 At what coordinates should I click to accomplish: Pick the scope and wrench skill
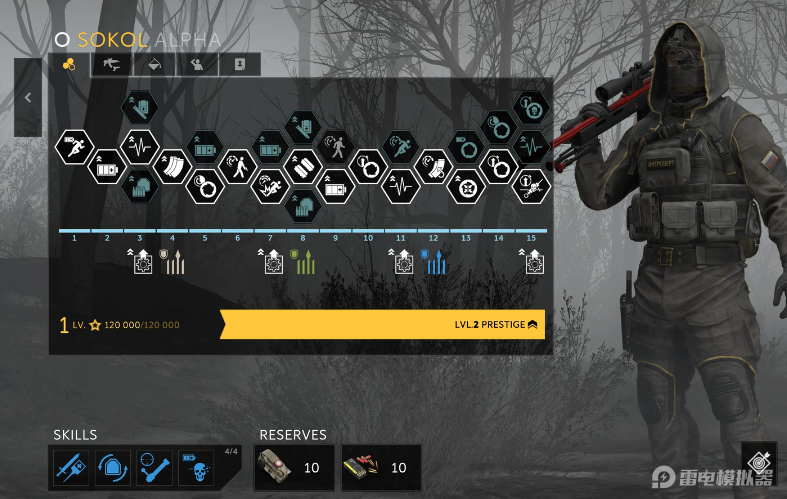154,468
